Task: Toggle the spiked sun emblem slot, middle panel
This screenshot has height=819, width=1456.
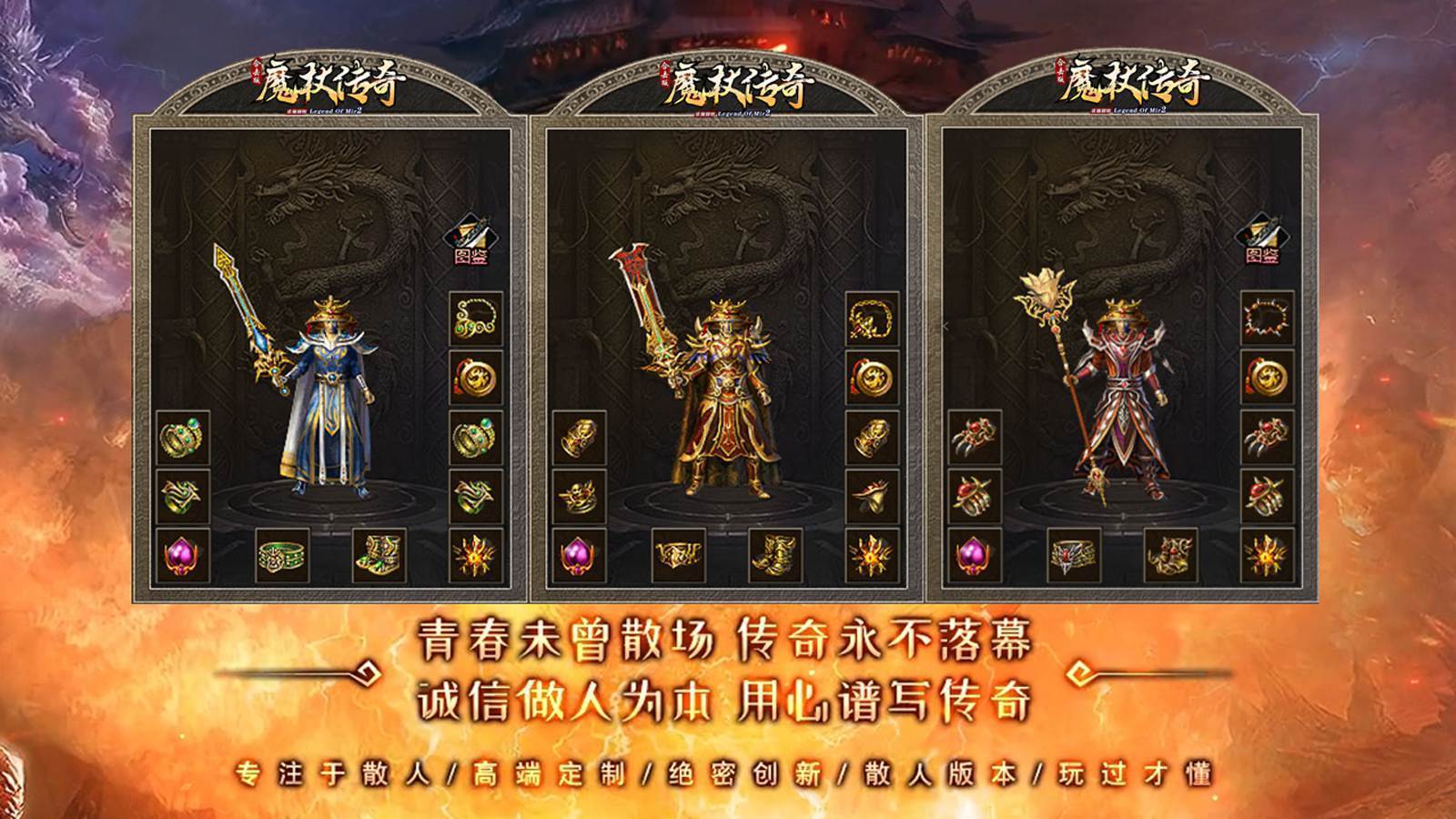Action: pyautogui.click(x=874, y=553)
